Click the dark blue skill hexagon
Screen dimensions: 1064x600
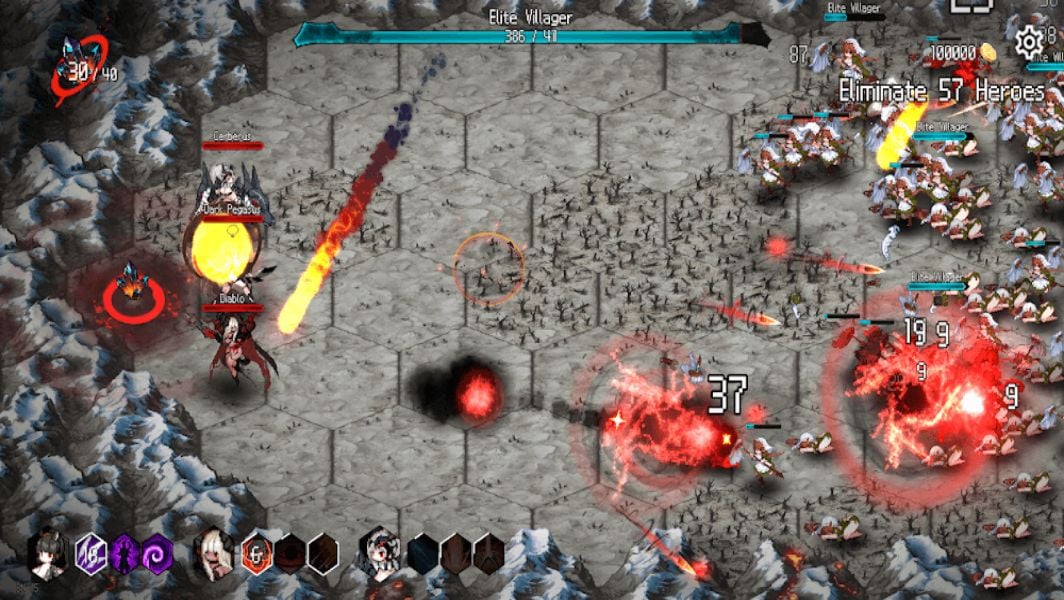pyautogui.click(x=423, y=553)
